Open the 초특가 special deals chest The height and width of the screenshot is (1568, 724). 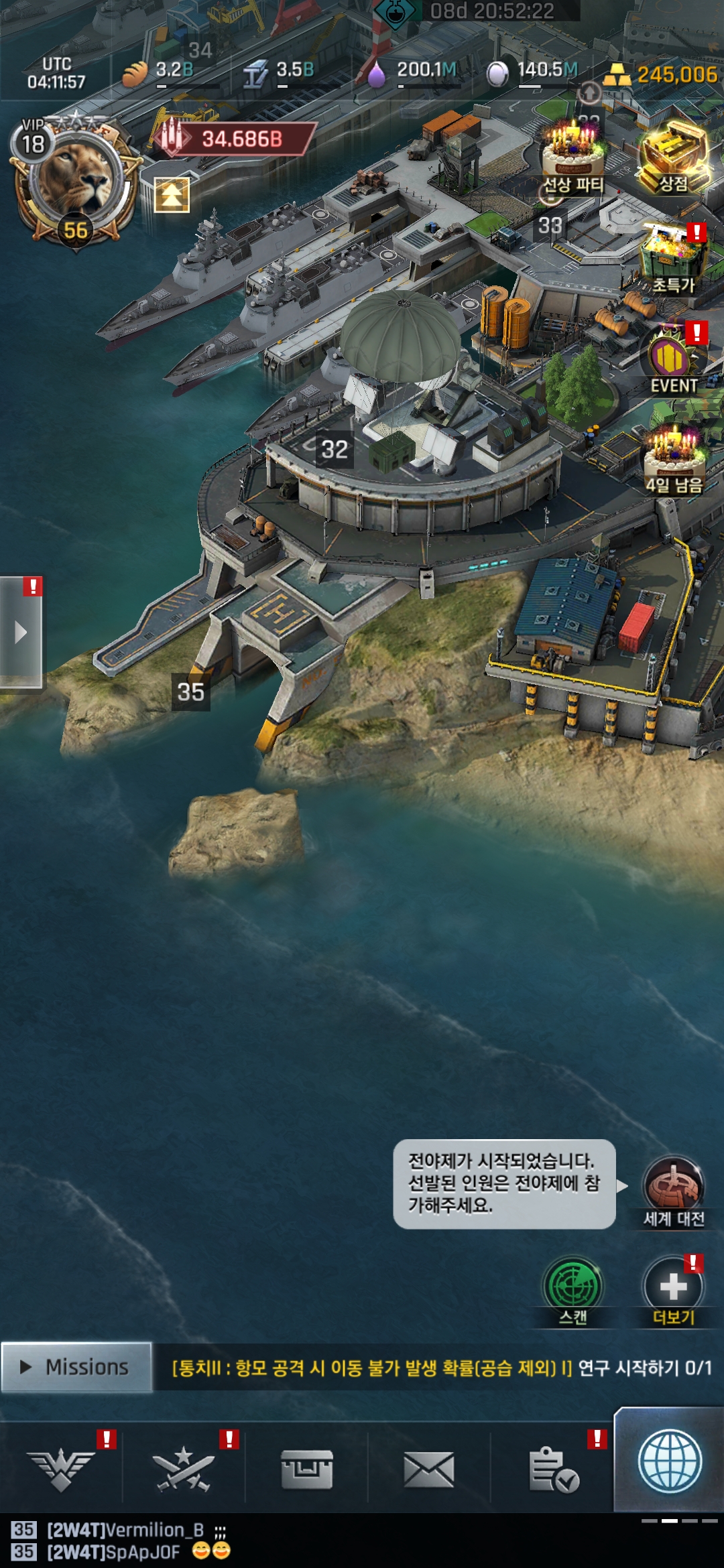pyautogui.click(x=673, y=258)
